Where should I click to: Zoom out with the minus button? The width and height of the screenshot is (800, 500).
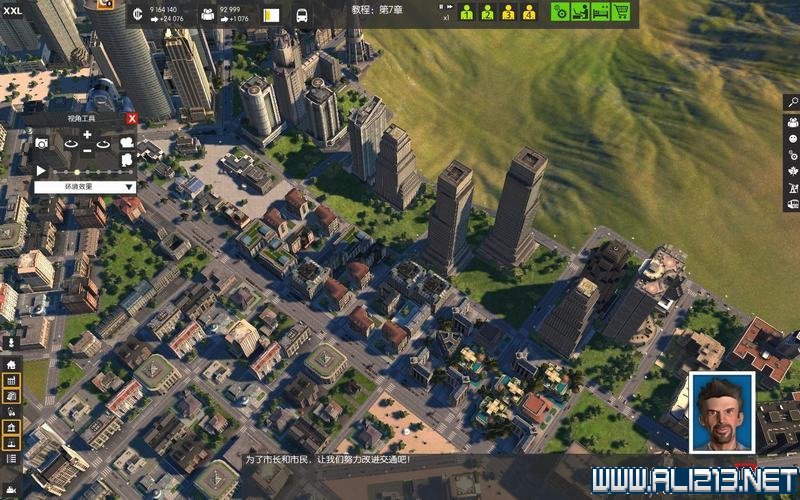(87, 150)
